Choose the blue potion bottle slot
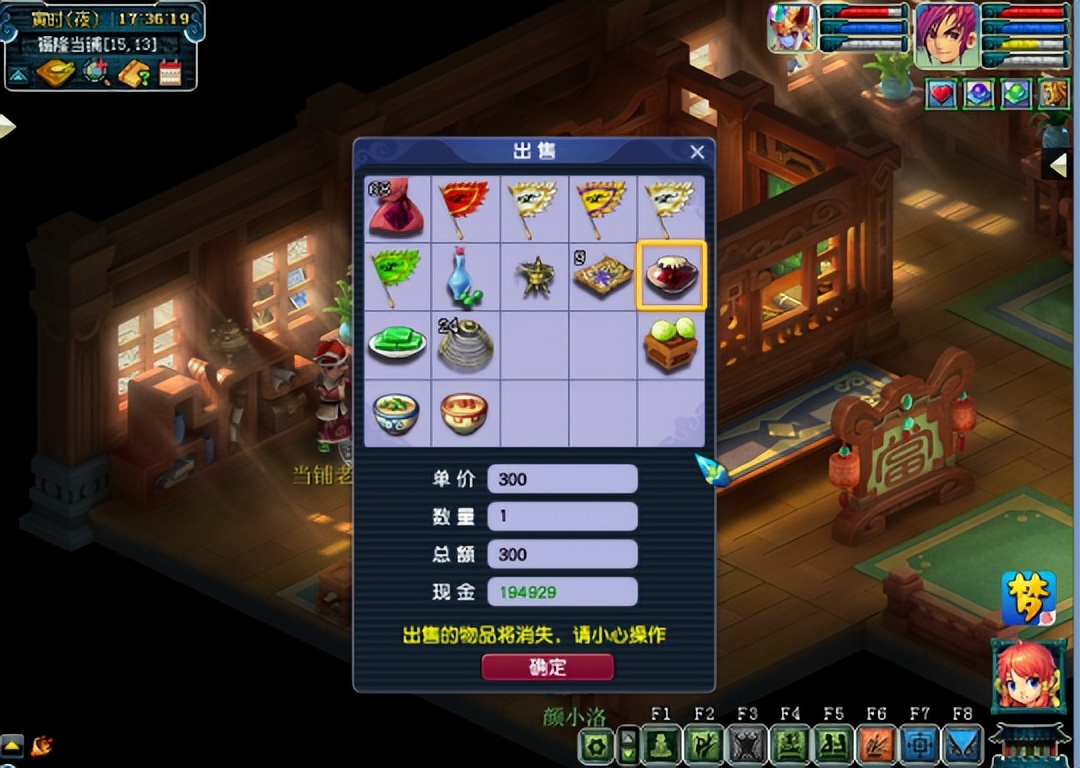The height and width of the screenshot is (768, 1080). pyautogui.click(x=464, y=276)
